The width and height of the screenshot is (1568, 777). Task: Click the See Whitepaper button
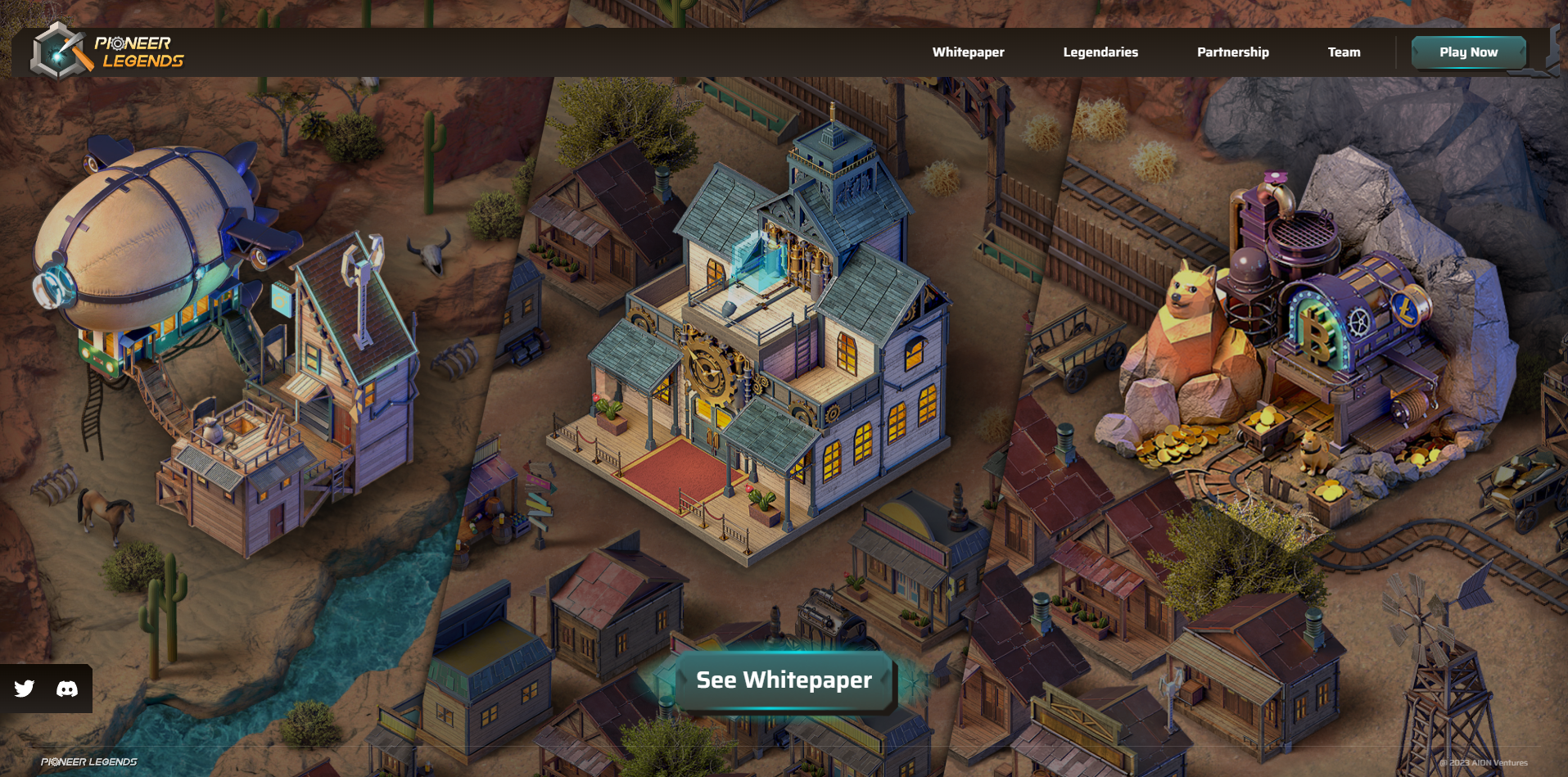coord(784,680)
